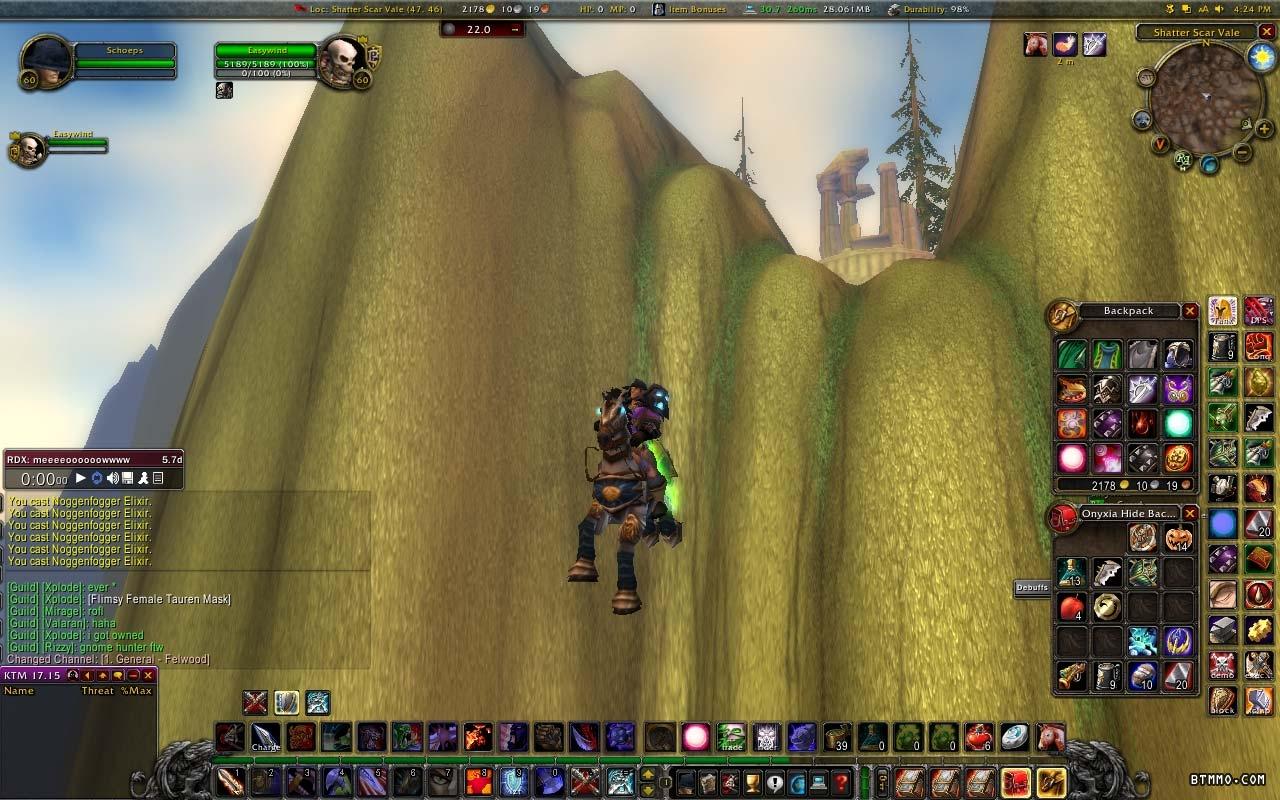
Task: Use the Charge ability on the action bar
Action: point(265,738)
